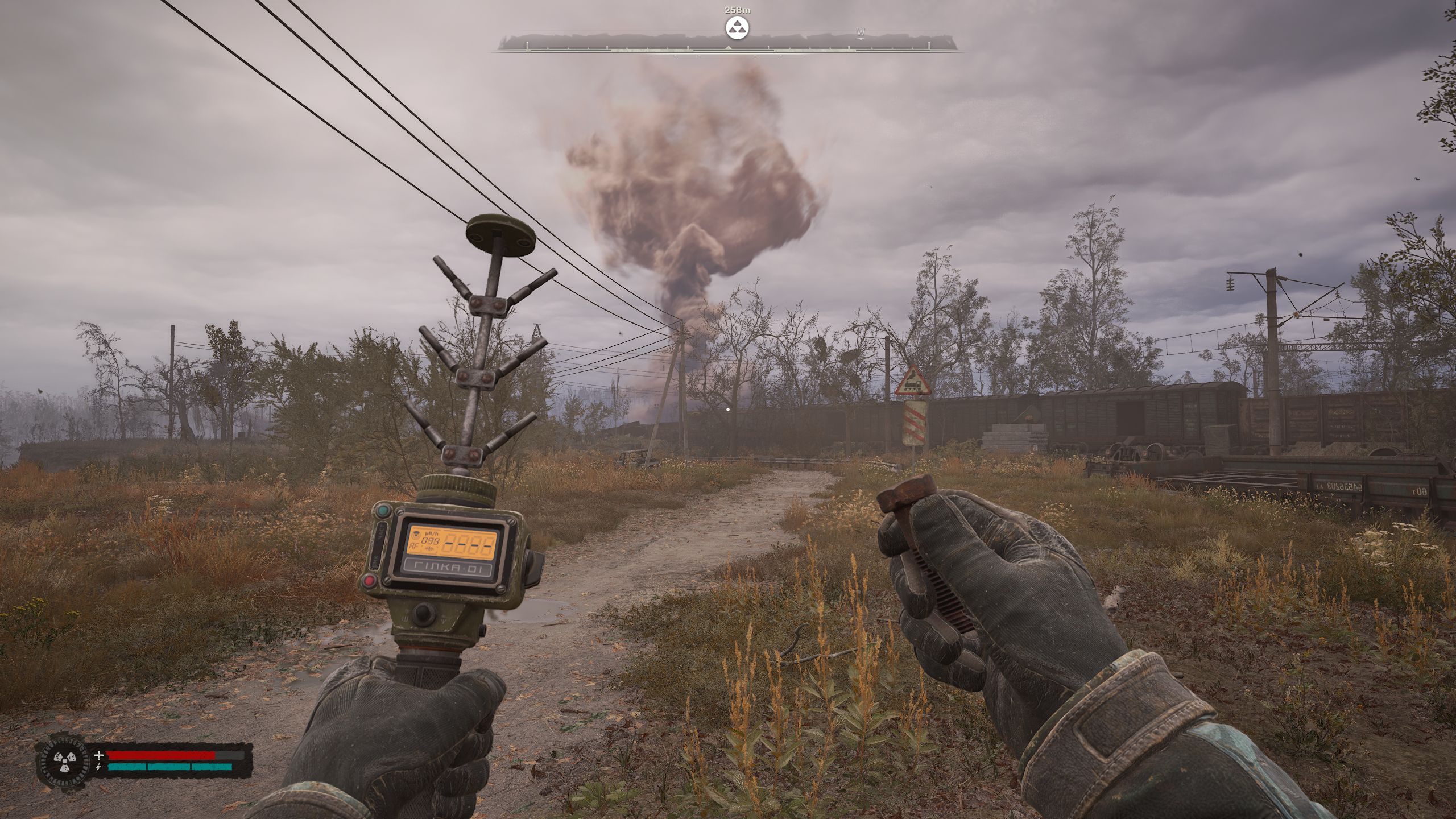Click the AF label on the Geiger display
This screenshot has height=819, width=1456.
[413, 544]
